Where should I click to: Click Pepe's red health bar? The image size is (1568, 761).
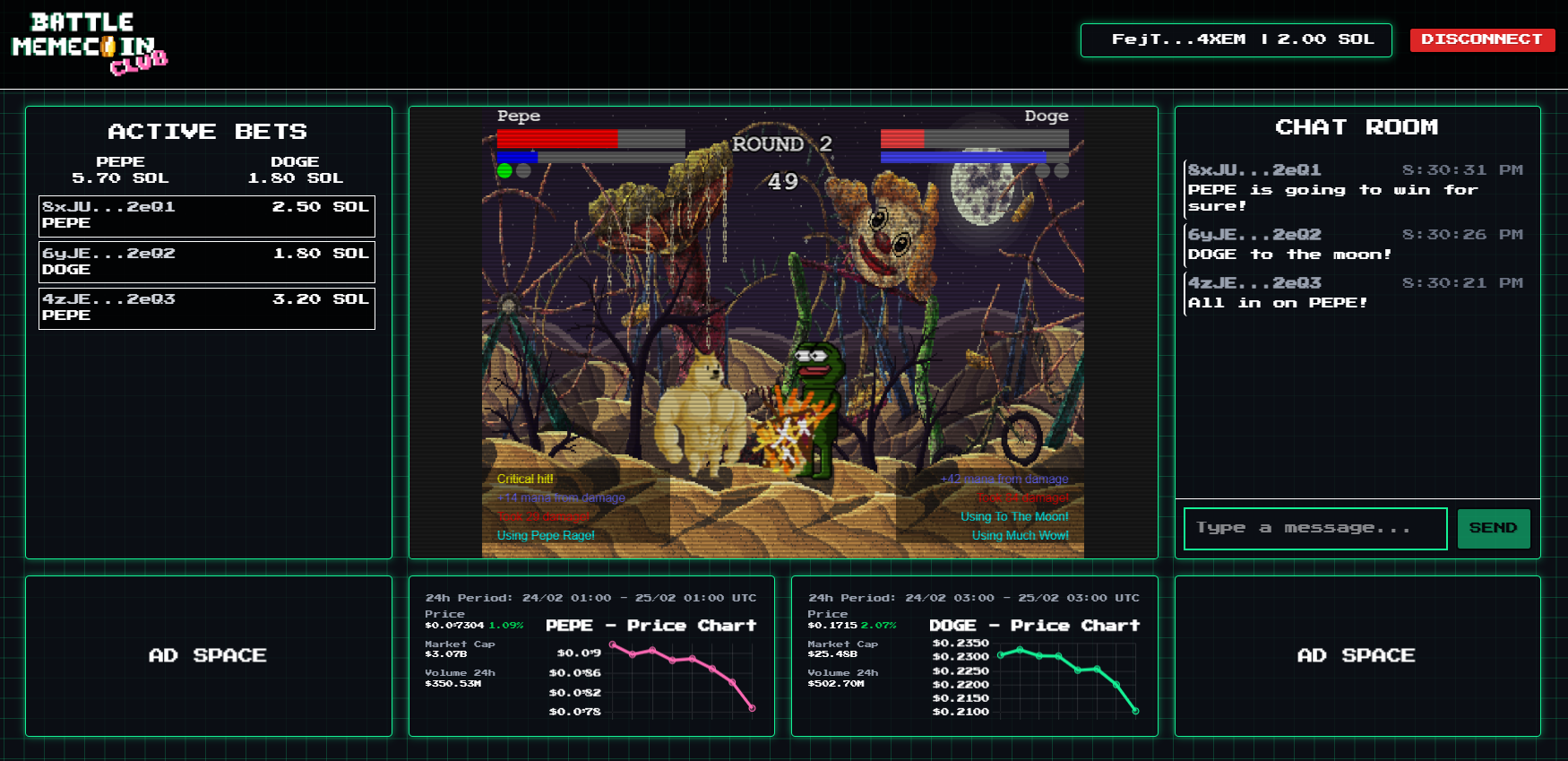(x=556, y=140)
